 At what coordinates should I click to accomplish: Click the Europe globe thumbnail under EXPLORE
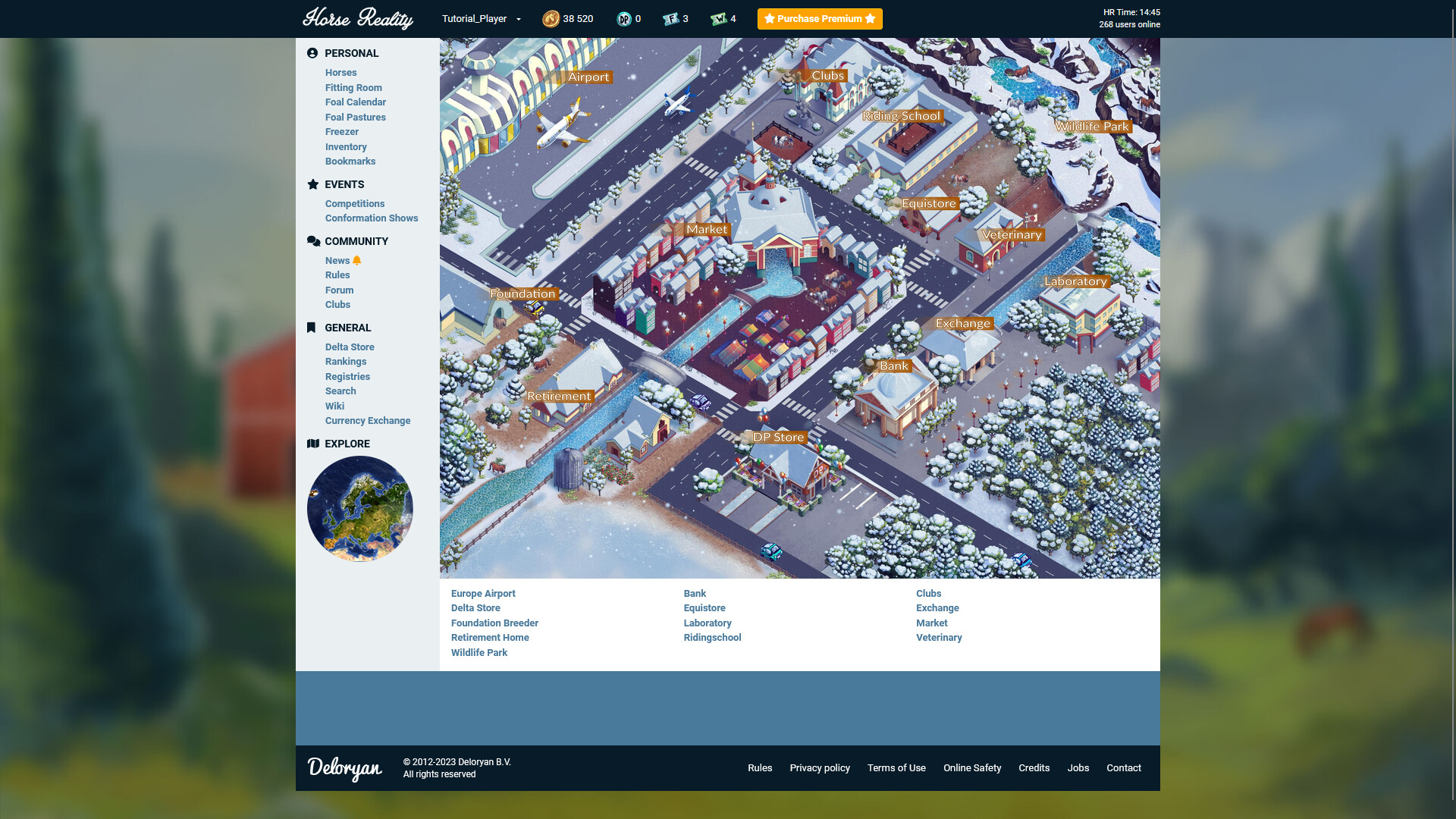click(359, 508)
